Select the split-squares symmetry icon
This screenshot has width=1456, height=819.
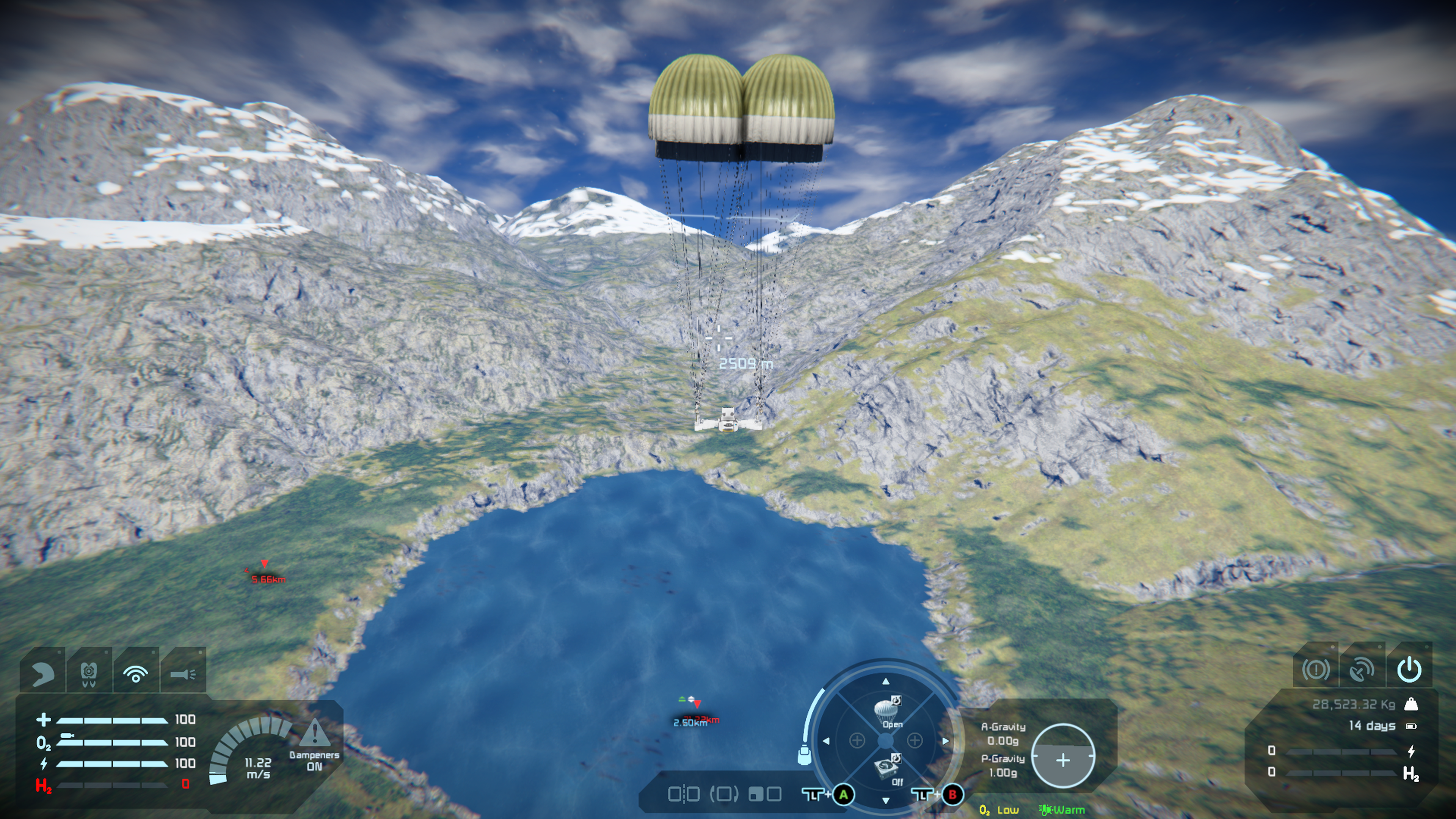pos(683,795)
